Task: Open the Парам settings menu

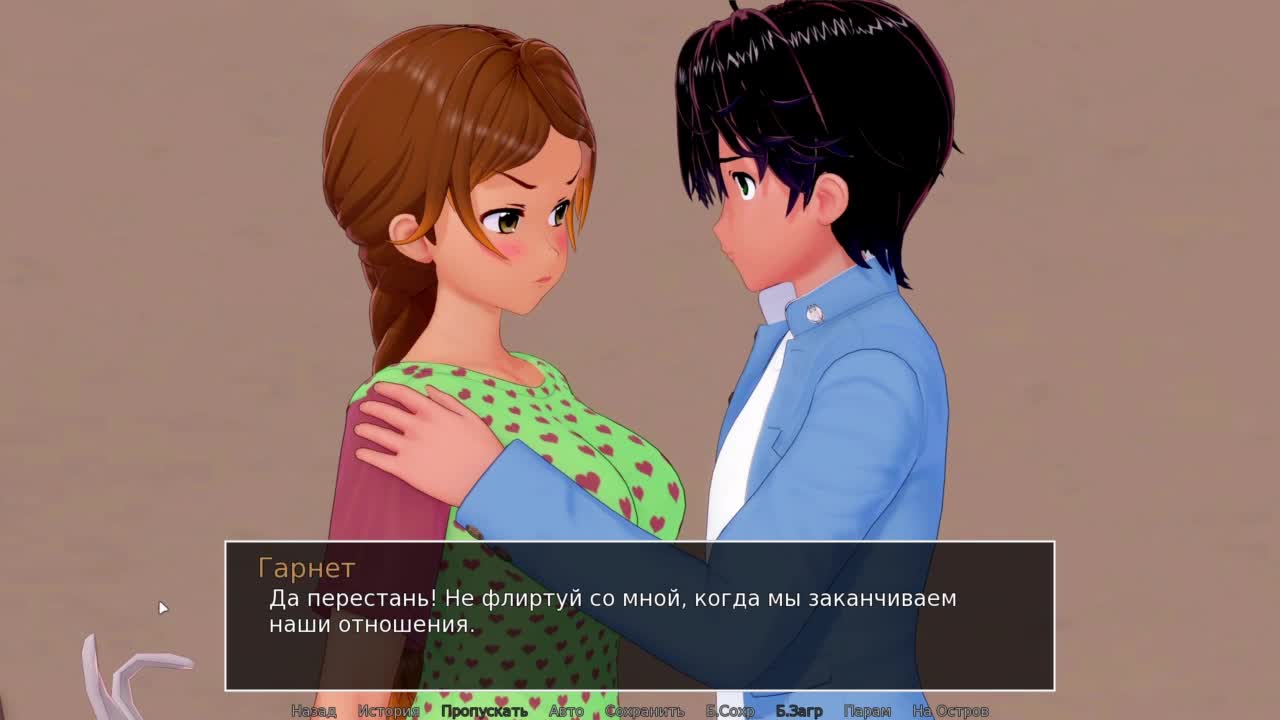Action: [867, 711]
